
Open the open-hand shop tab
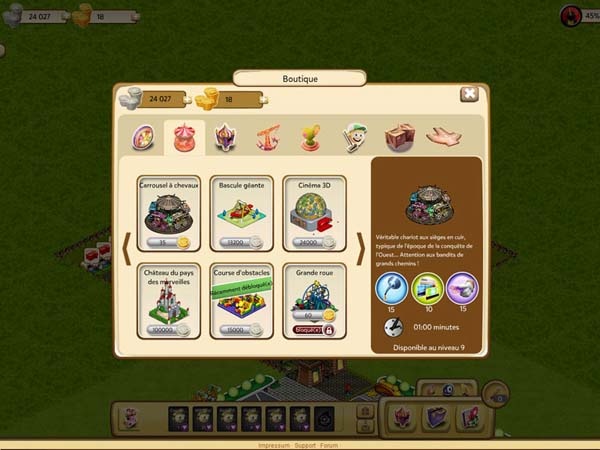point(443,136)
